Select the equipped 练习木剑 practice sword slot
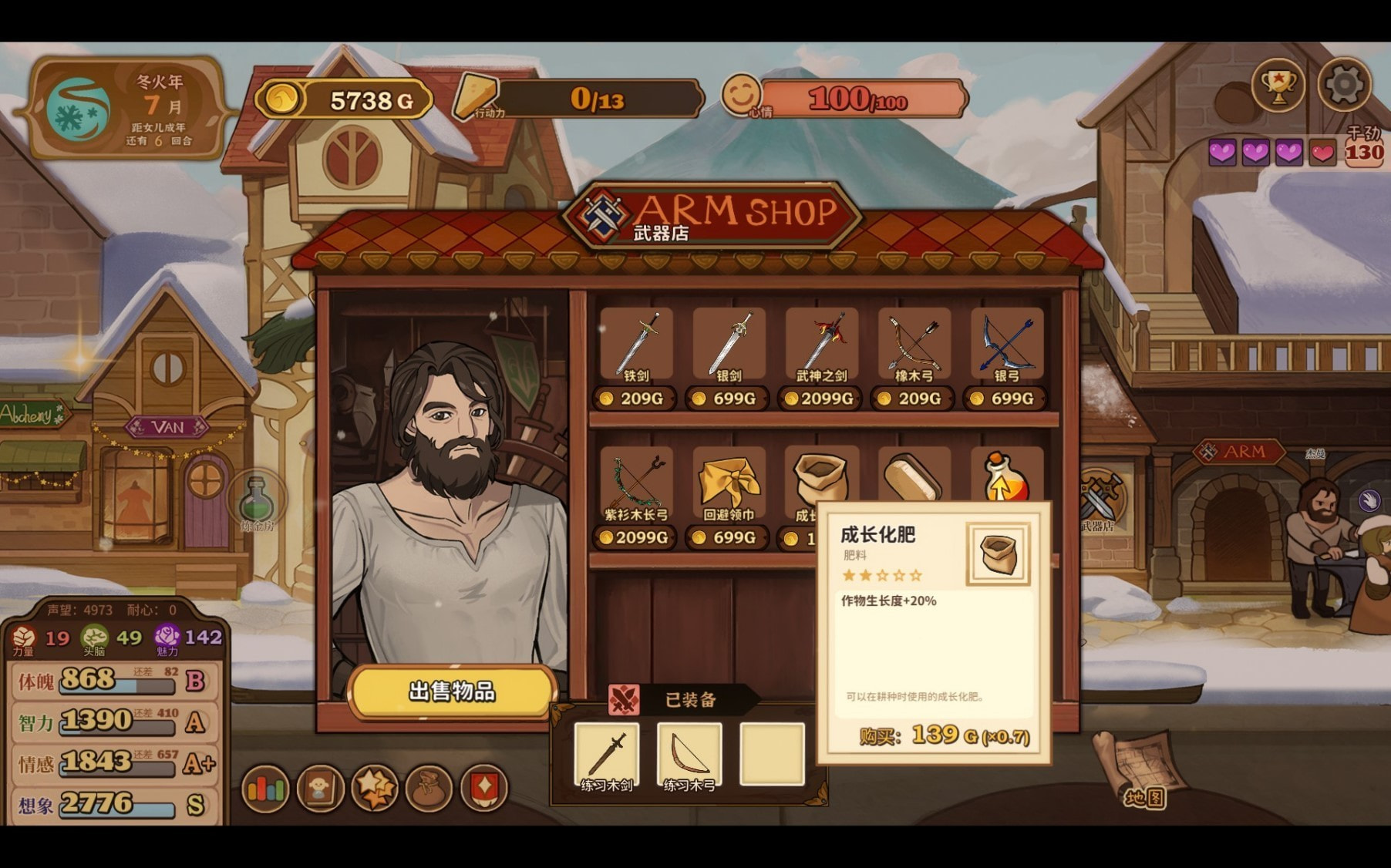Screen dimensions: 1391x868 (608, 755)
